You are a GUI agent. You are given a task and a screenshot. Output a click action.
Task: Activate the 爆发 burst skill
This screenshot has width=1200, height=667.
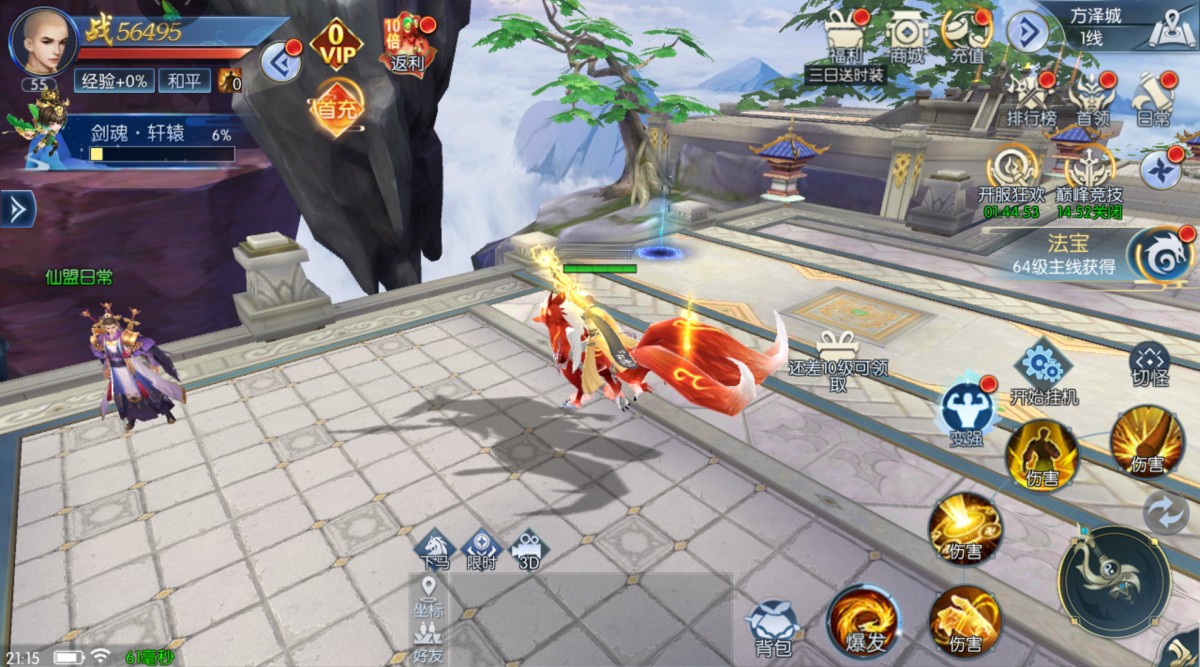point(863,621)
